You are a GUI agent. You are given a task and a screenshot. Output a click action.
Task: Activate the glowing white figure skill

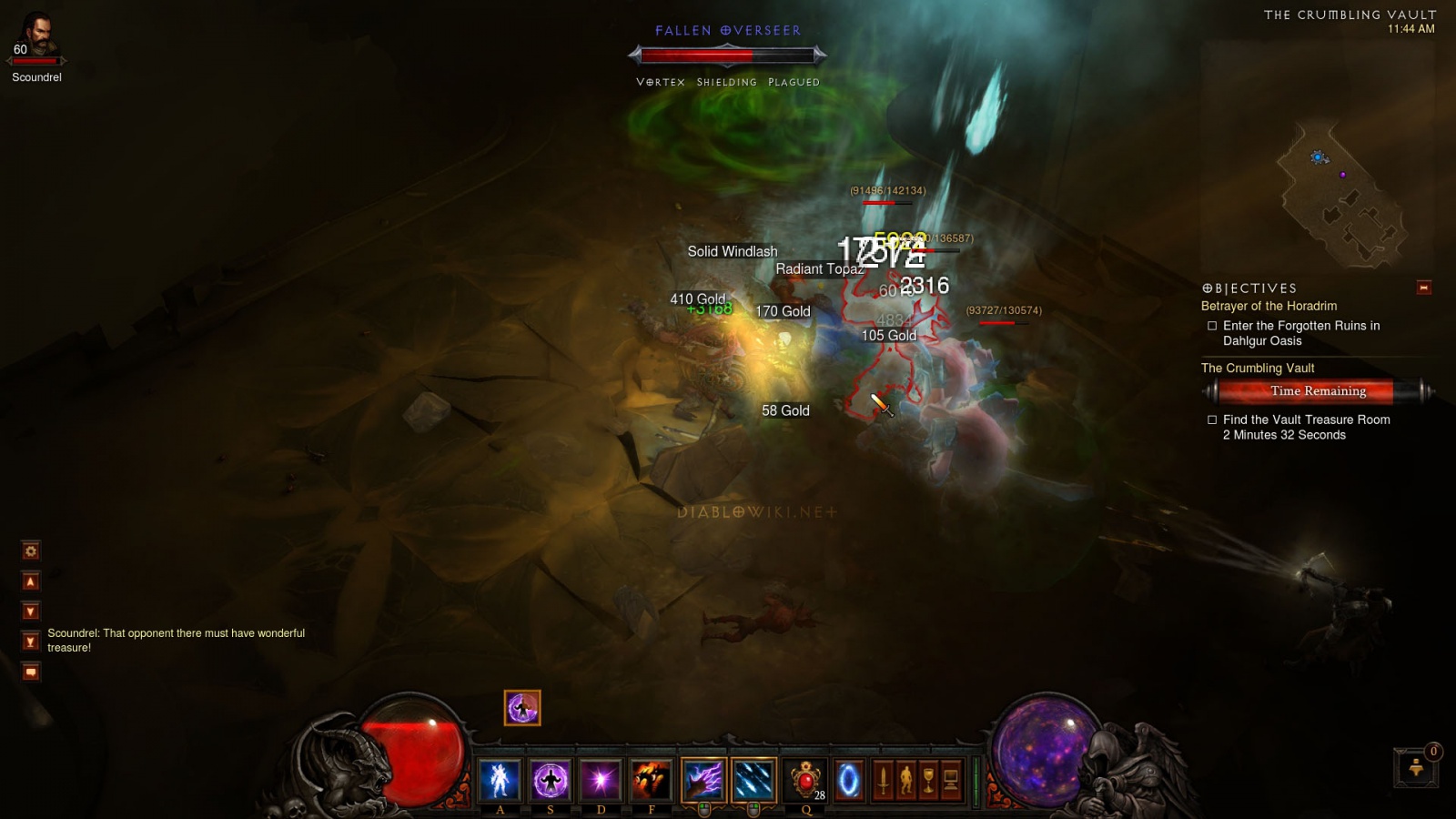click(500, 780)
